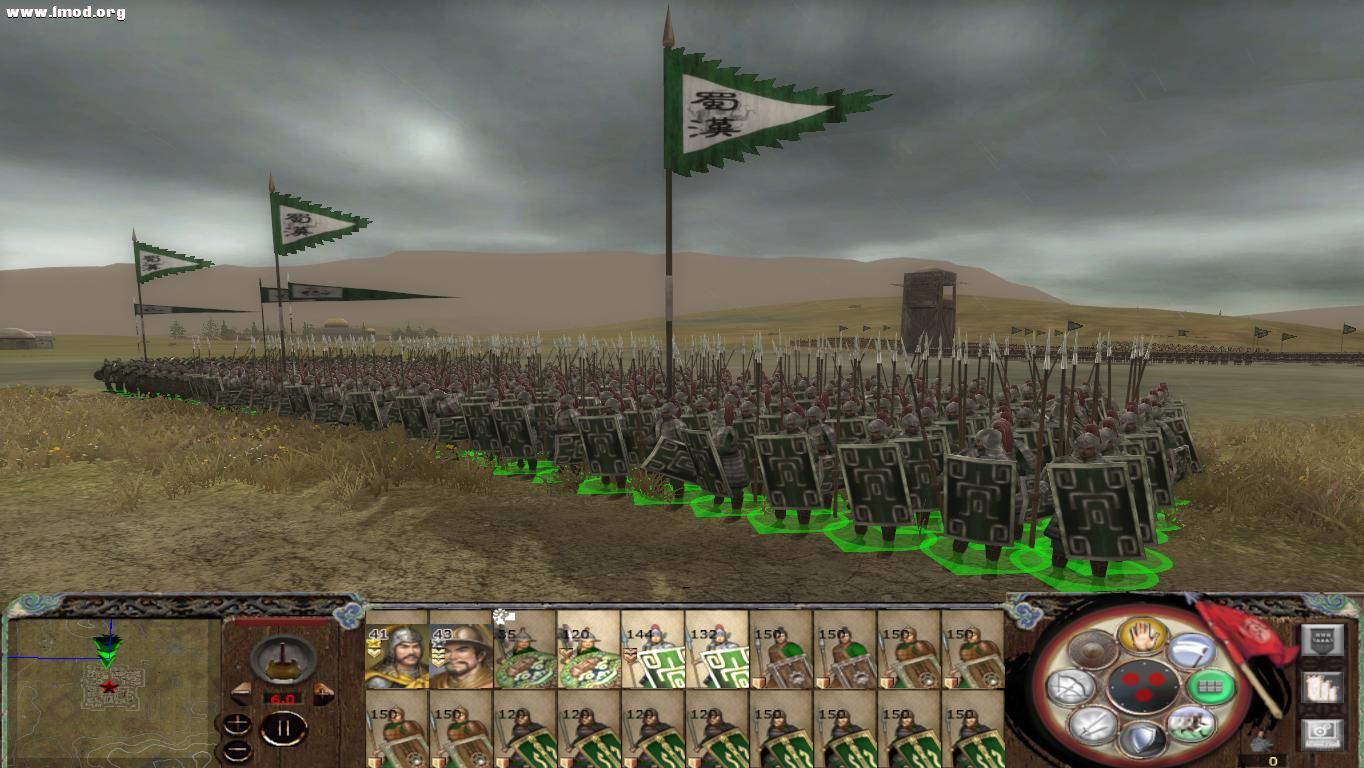Click the 6.0 speed display
Image resolution: width=1364 pixels, height=768 pixels.
(283, 697)
